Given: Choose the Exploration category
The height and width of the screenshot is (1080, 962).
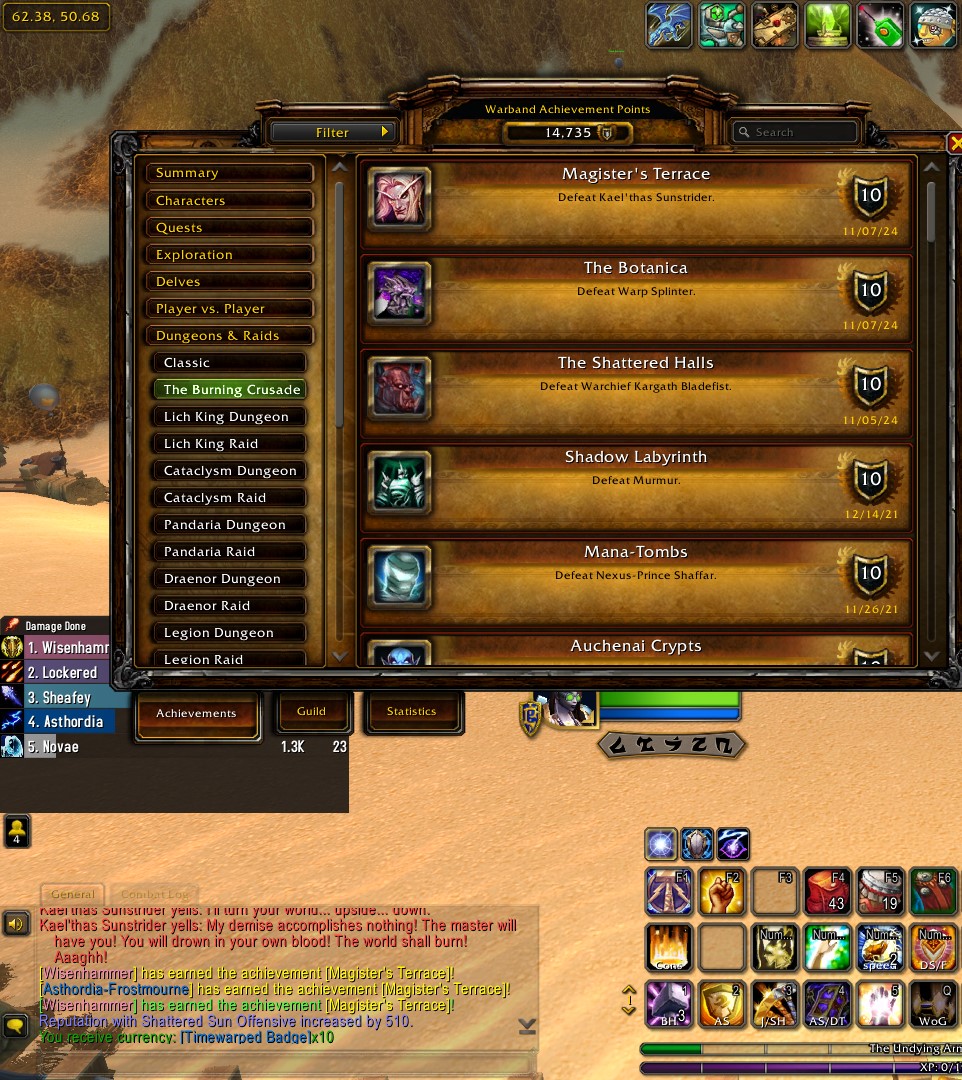Looking at the screenshot, I should click(x=230, y=255).
